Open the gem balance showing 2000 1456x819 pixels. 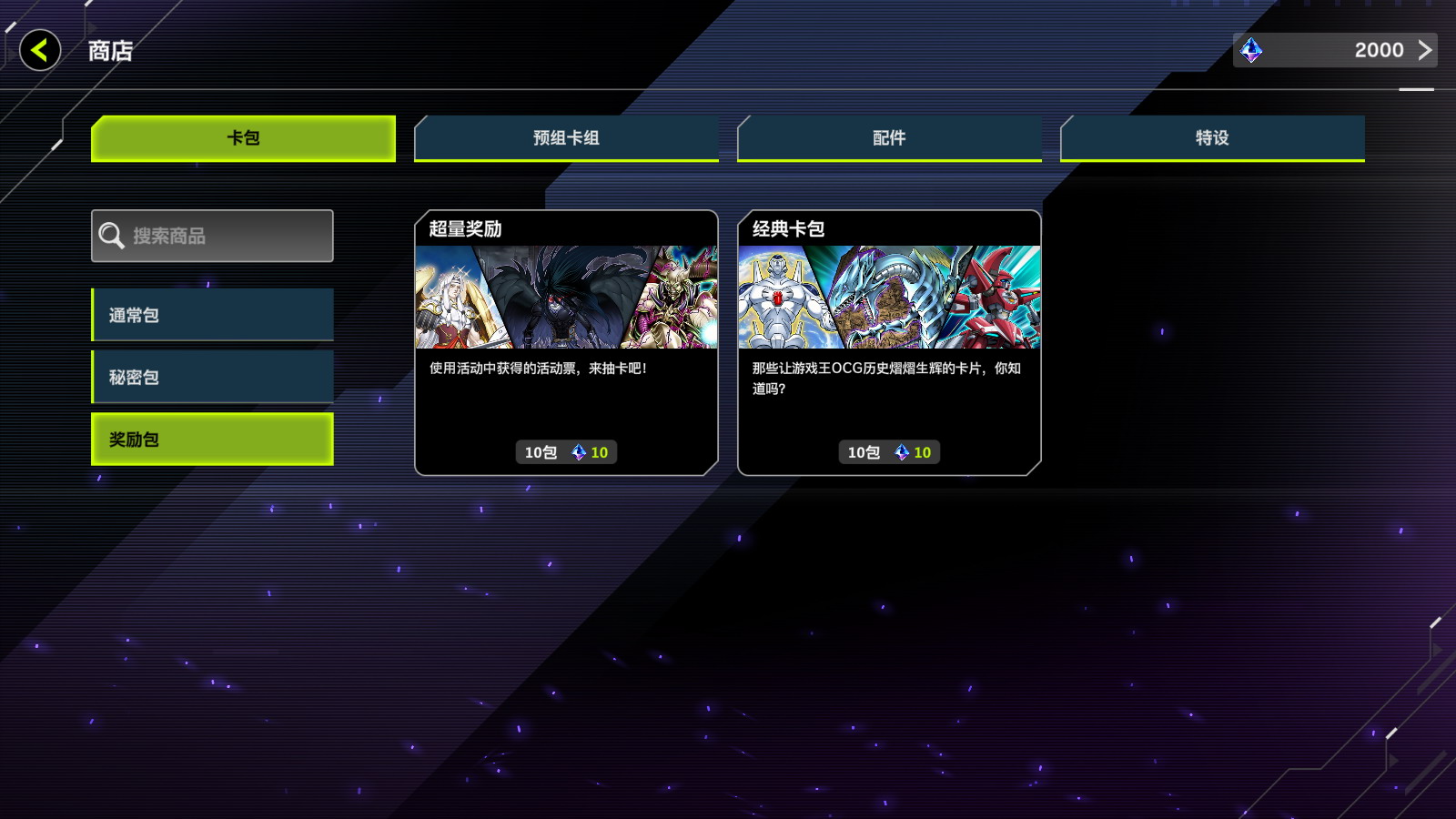(1334, 50)
